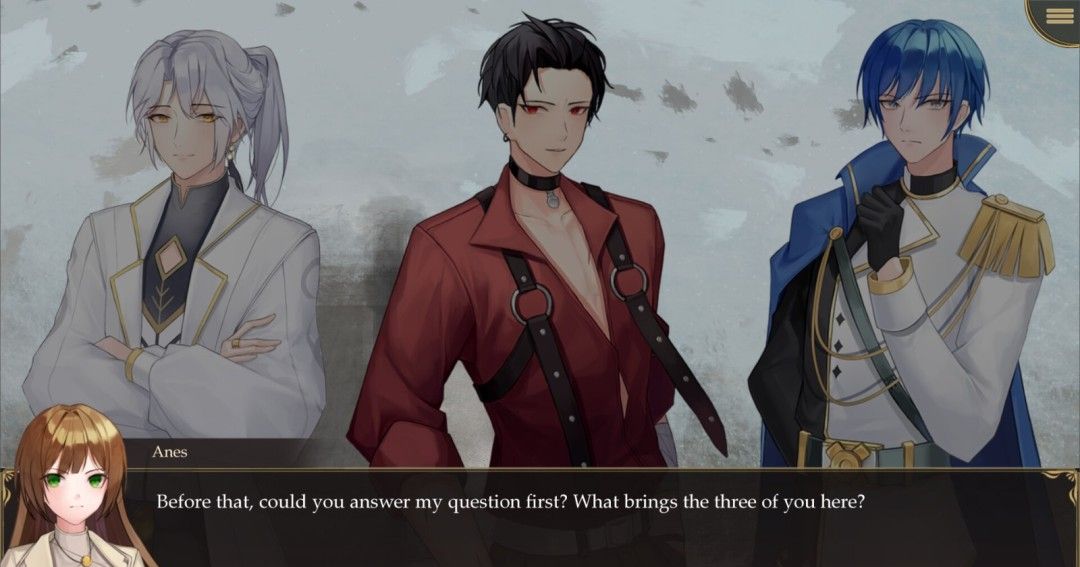
Task: Open the hamburger menu in the corner
Action: 1059,16
